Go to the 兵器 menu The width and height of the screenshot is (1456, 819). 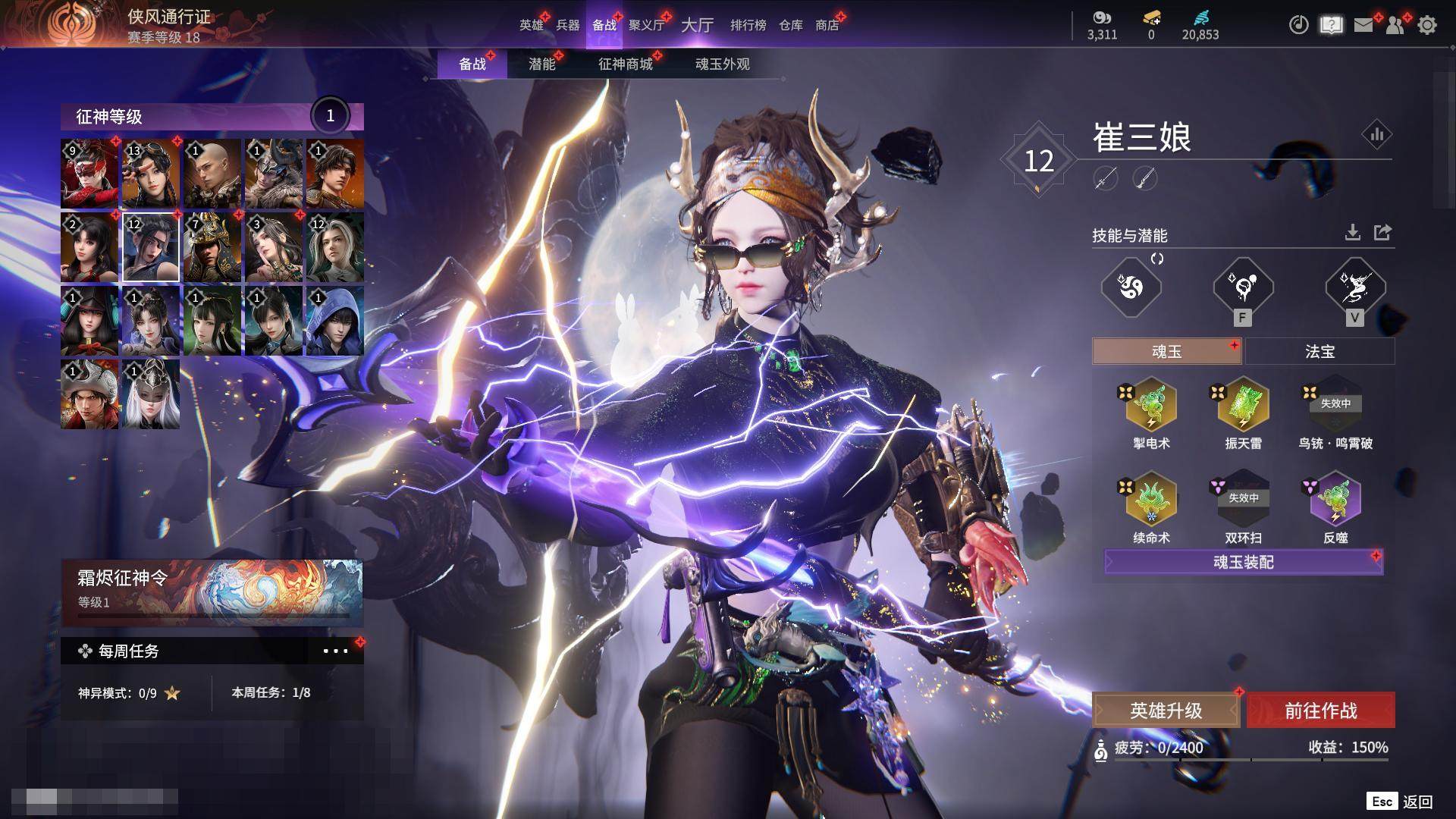pyautogui.click(x=567, y=25)
